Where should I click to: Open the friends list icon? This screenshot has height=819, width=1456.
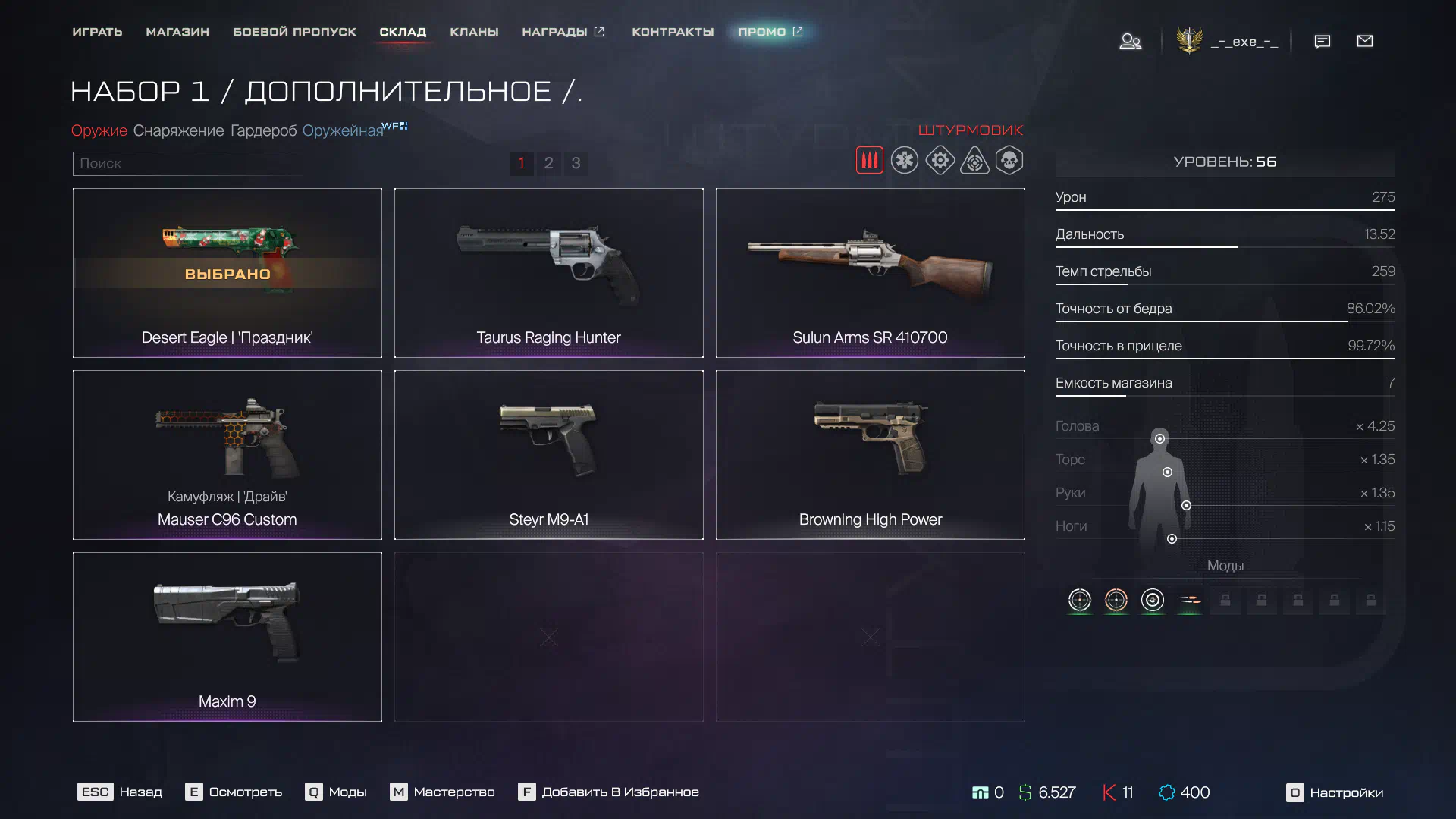point(1130,41)
